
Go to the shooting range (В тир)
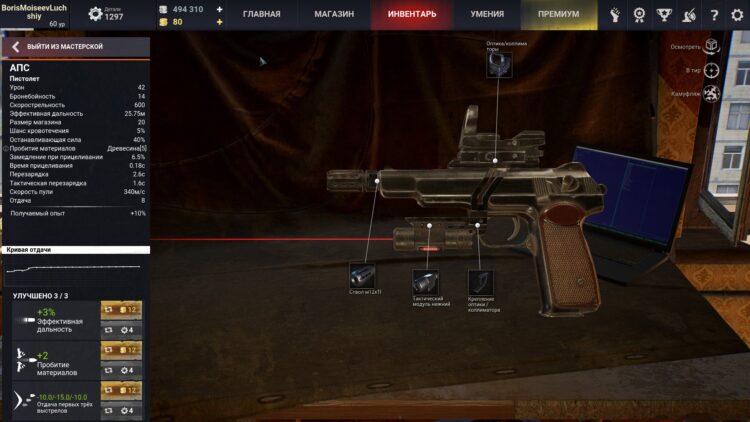(x=711, y=70)
